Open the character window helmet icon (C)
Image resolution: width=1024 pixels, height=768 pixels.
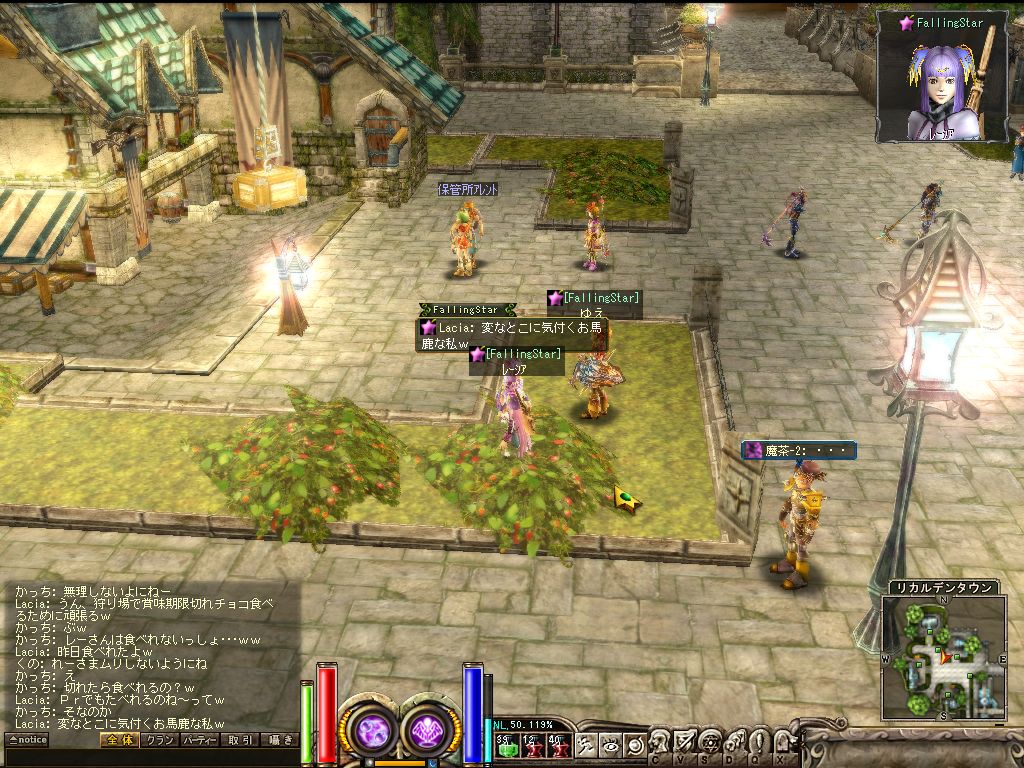661,742
